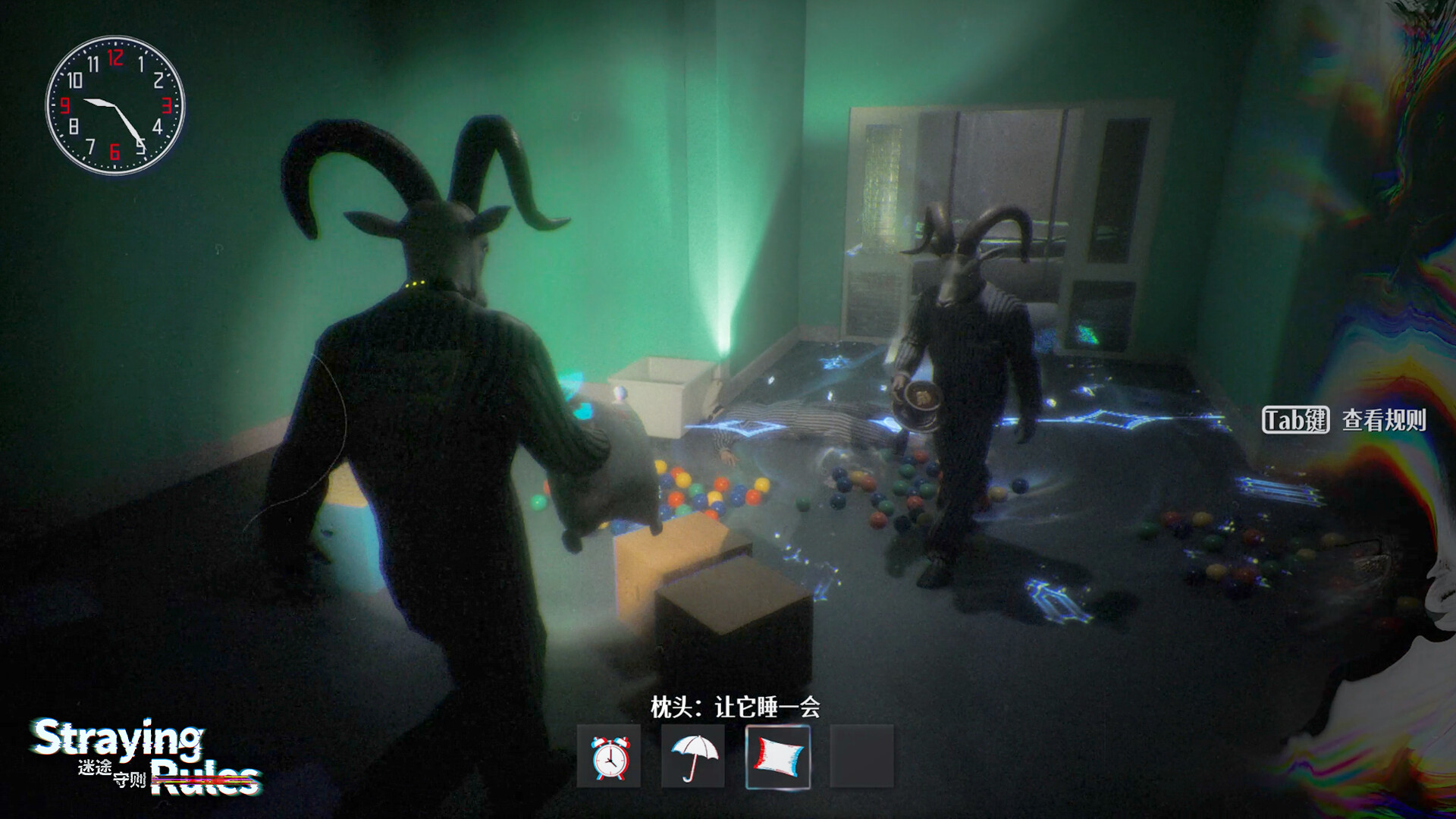Toggle the highlighted pillow slot selection
The height and width of the screenshot is (819, 1456).
click(778, 756)
